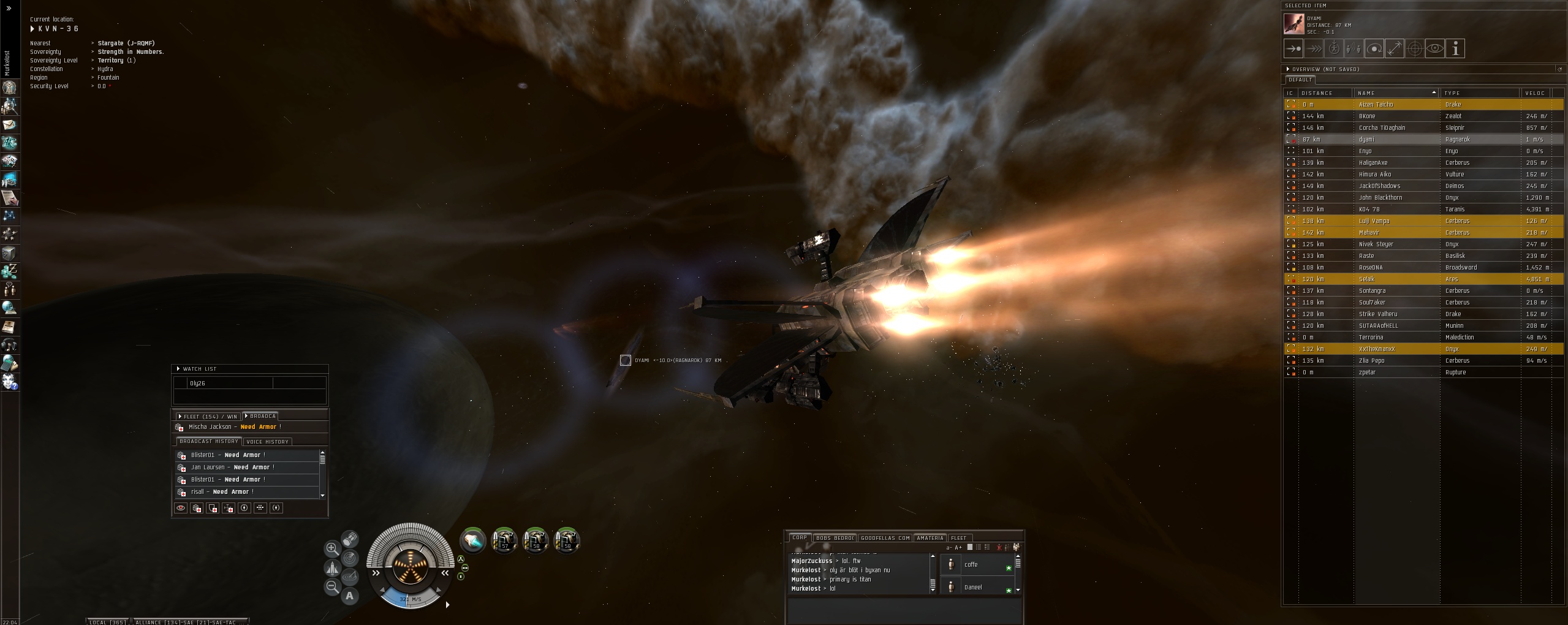This screenshot has height=625, width=1568.
Task: Show info on the selected item Dyami
Action: coord(1455,48)
